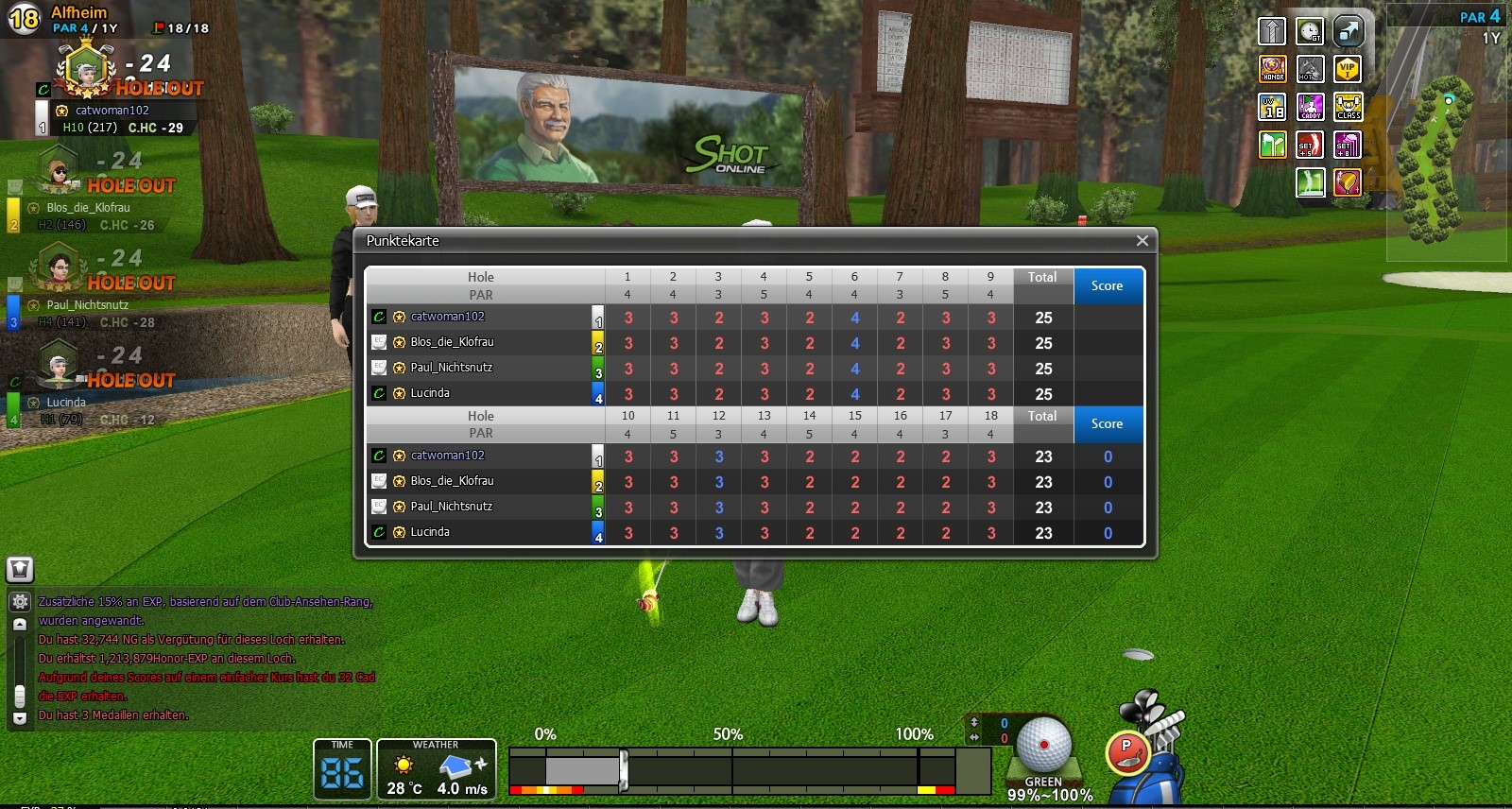Viewport: 1512px width, 809px height.
Task: Select the Set +5 golfer icon
Action: click(1310, 145)
